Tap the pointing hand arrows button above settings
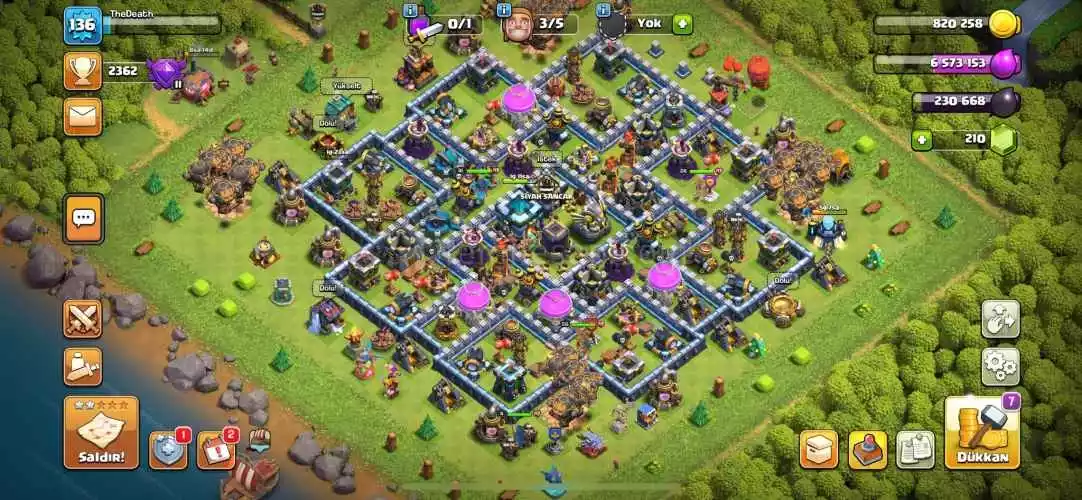The height and width of the screenshot is (500, 1082). tap(1000, 320)
